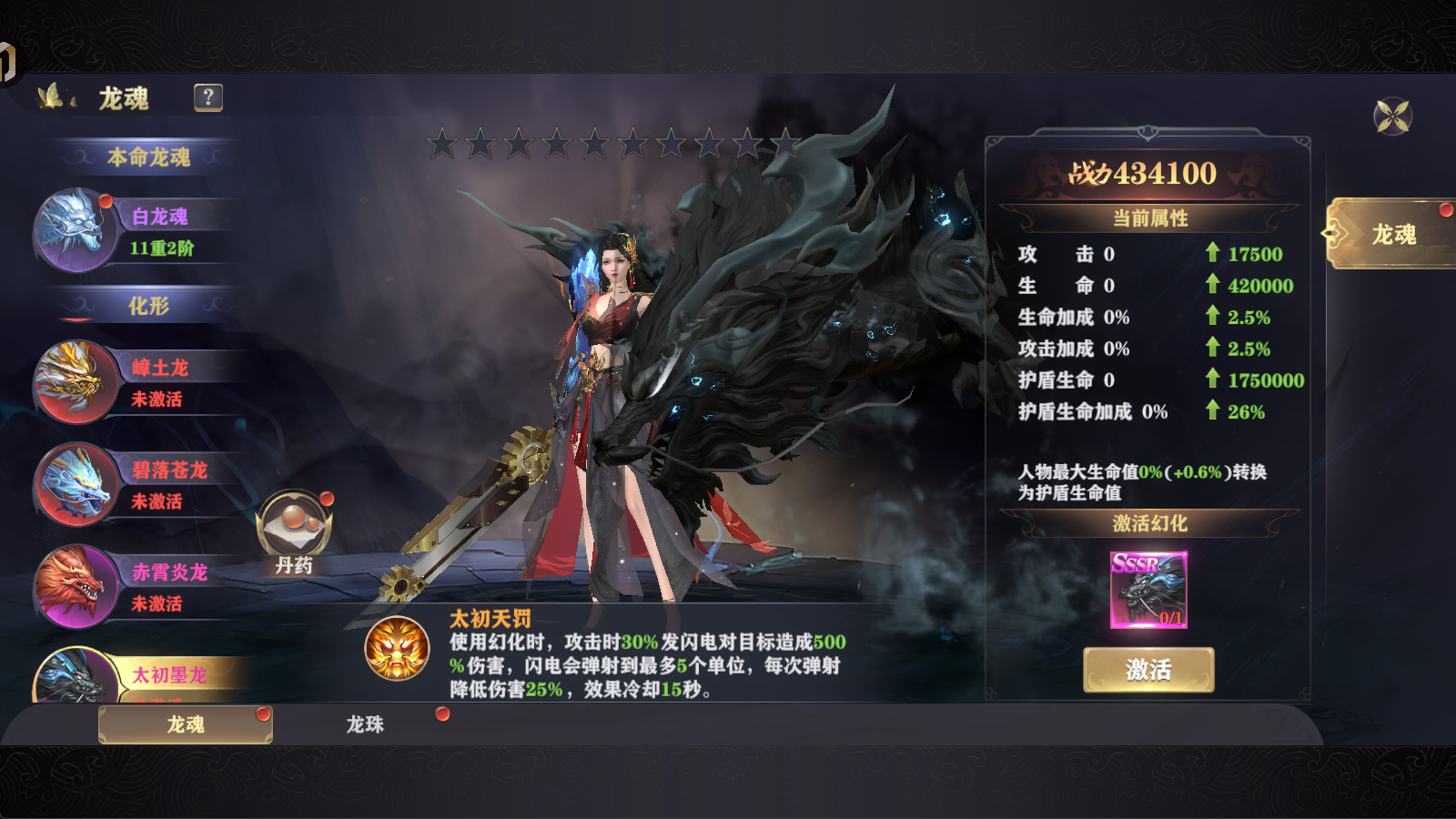Click the first star in the star rating row
Viewport: 1456px width, 819px height.
[443, 142]
